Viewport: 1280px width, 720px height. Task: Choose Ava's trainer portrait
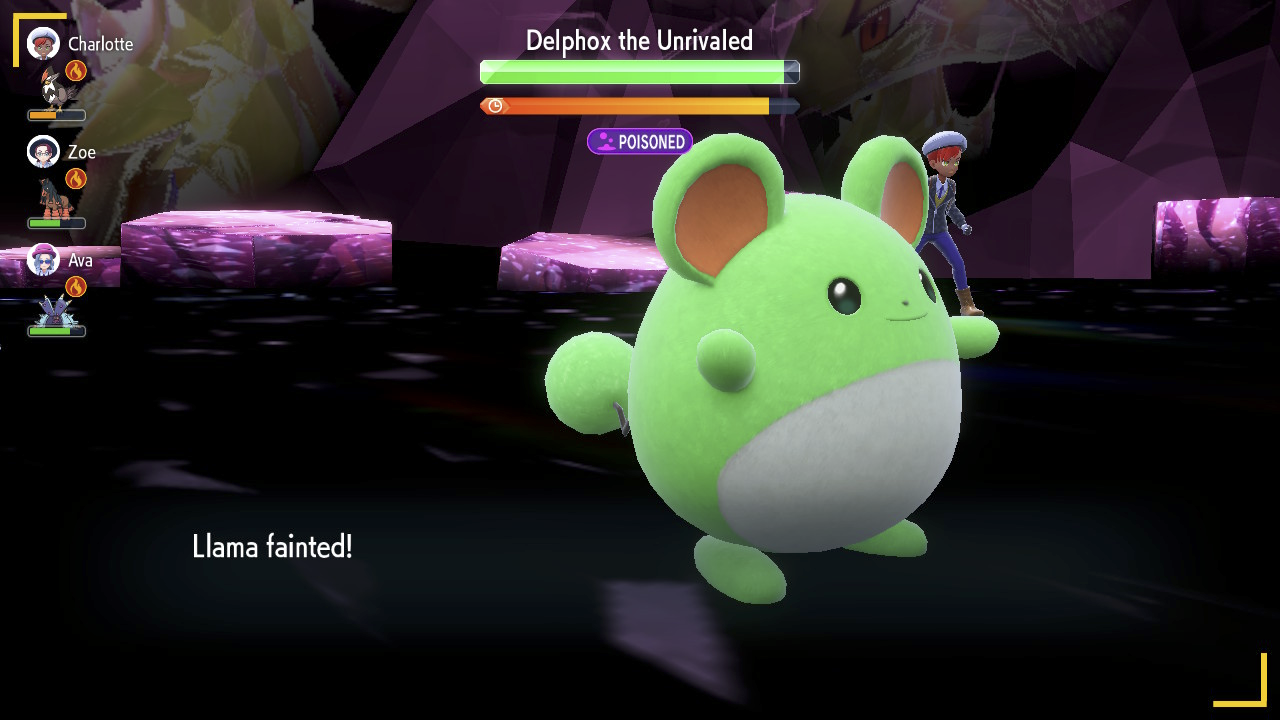click(x=44, y=260)
